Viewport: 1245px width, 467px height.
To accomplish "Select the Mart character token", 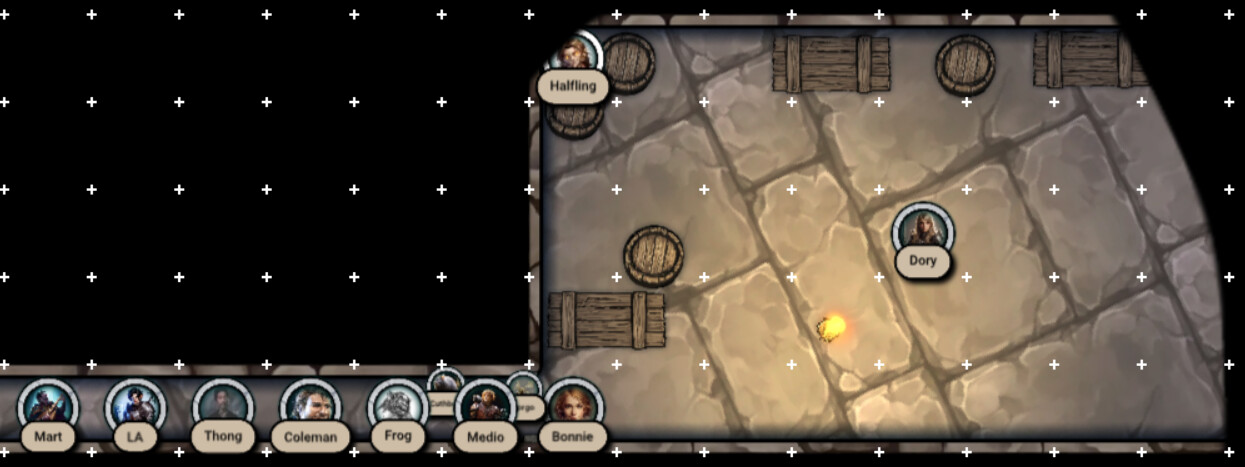I will (47, 406).
